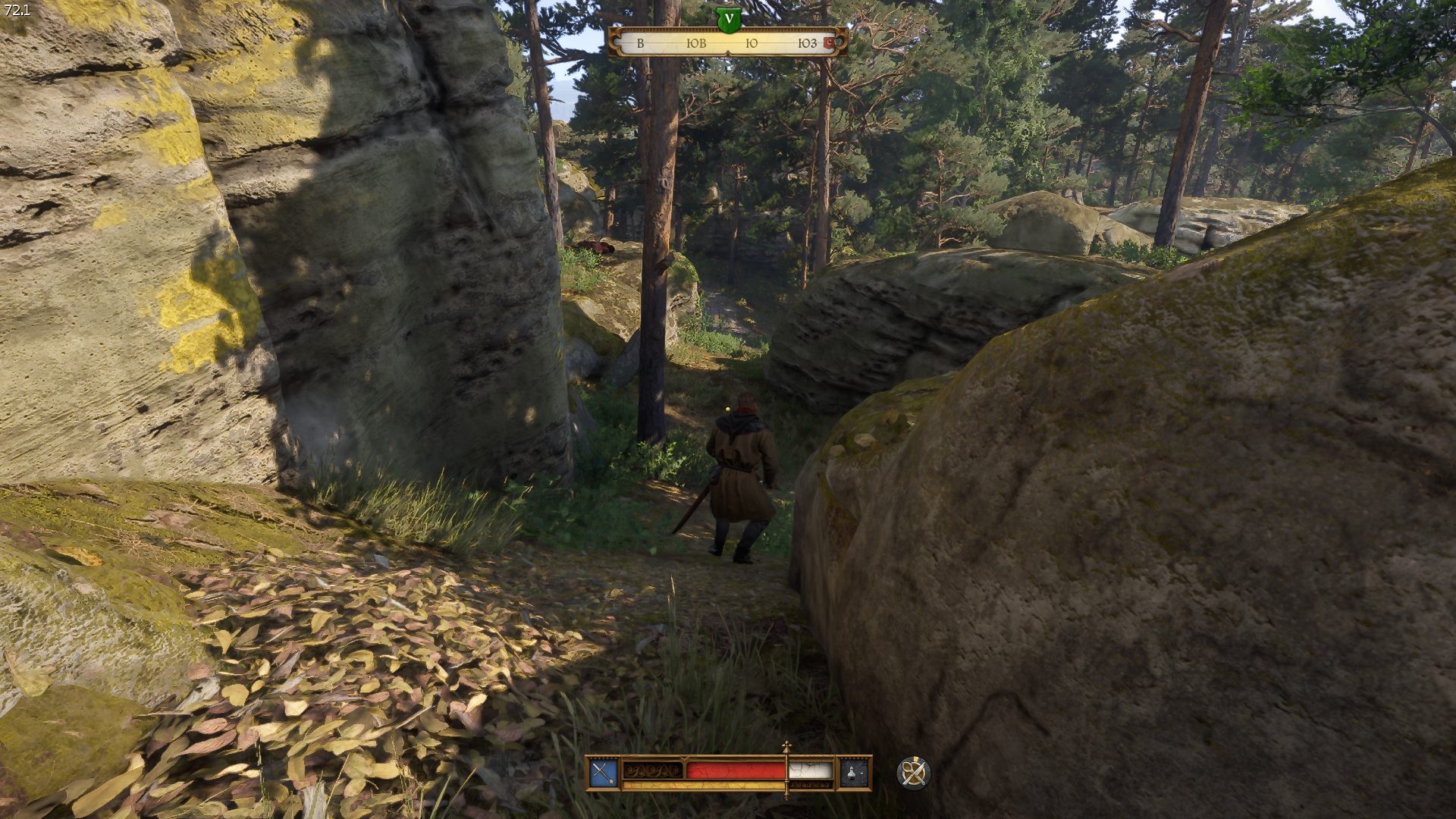Viewport: 1456px width, 819px height.
Task: Select the green V quest marker shield
Action: tap(728, 20)
